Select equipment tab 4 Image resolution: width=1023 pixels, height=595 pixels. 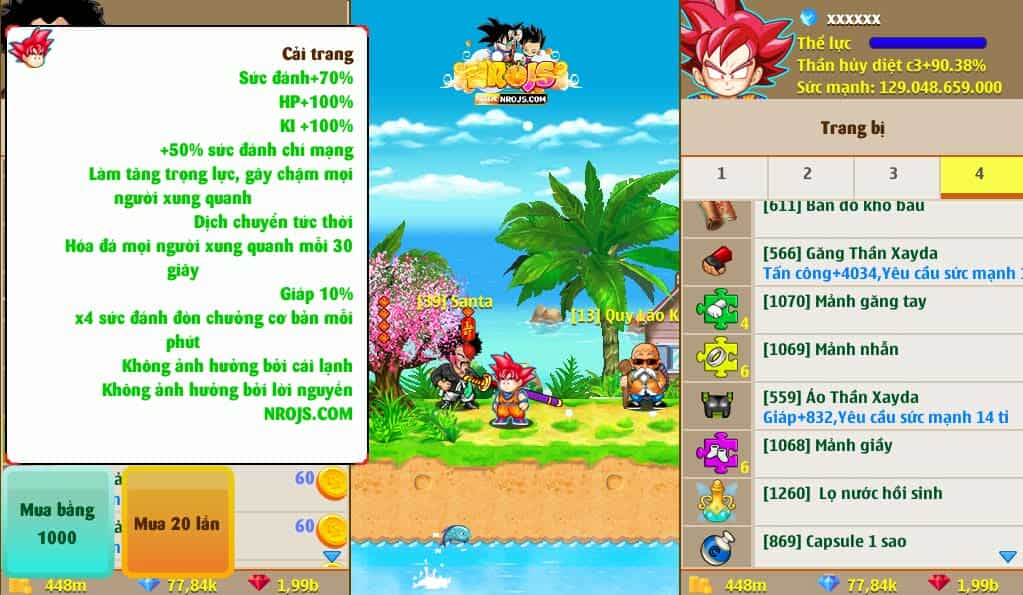pos(979,174)
